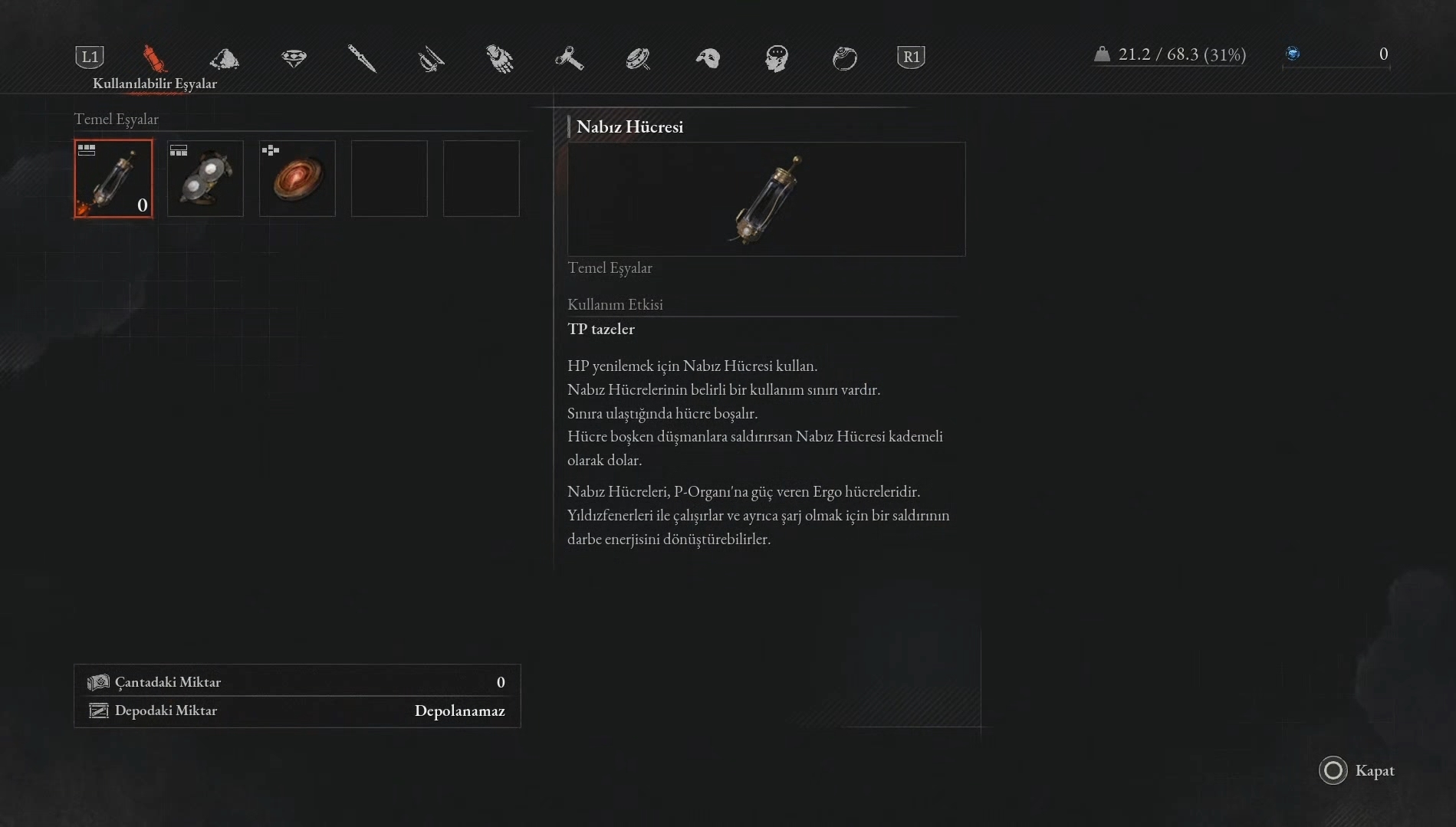Open the diamond gem category tab
This screenshot has height=827, width=1456.
click(x=294, y=58)
